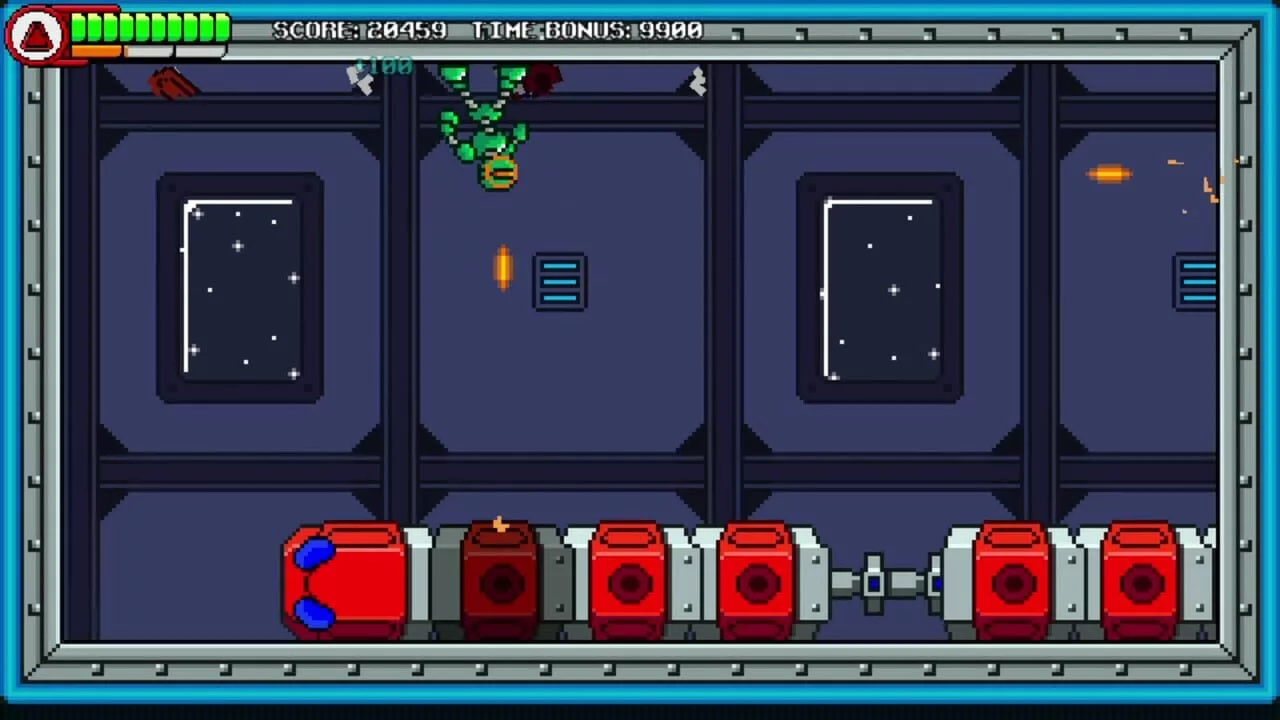Click the glowing eye below the robot
Image resolution: width=1280 pixels, height=720 pixels.
pos(498,172)
